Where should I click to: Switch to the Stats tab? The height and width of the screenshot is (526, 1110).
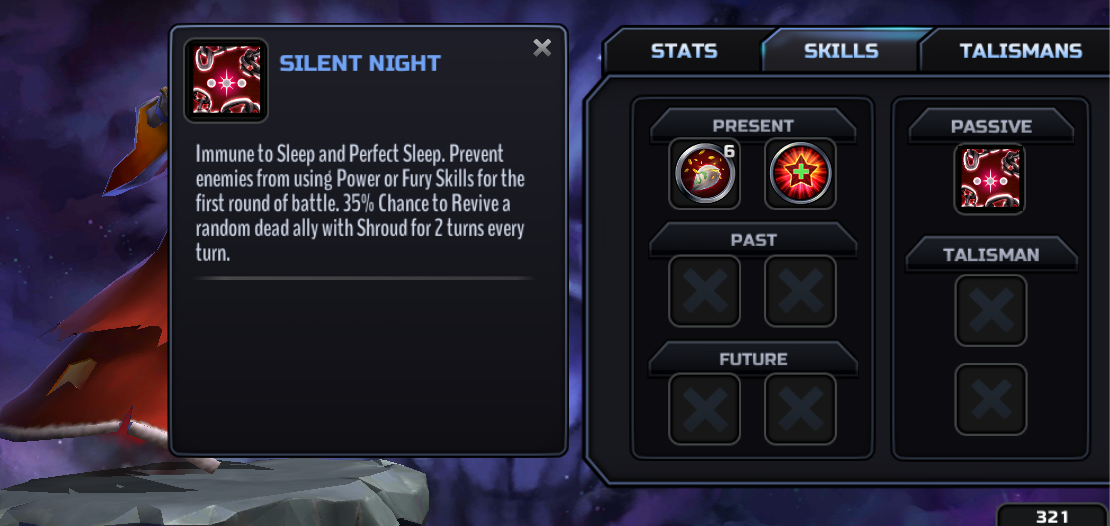pyautogui.click(x=684, y=51)
